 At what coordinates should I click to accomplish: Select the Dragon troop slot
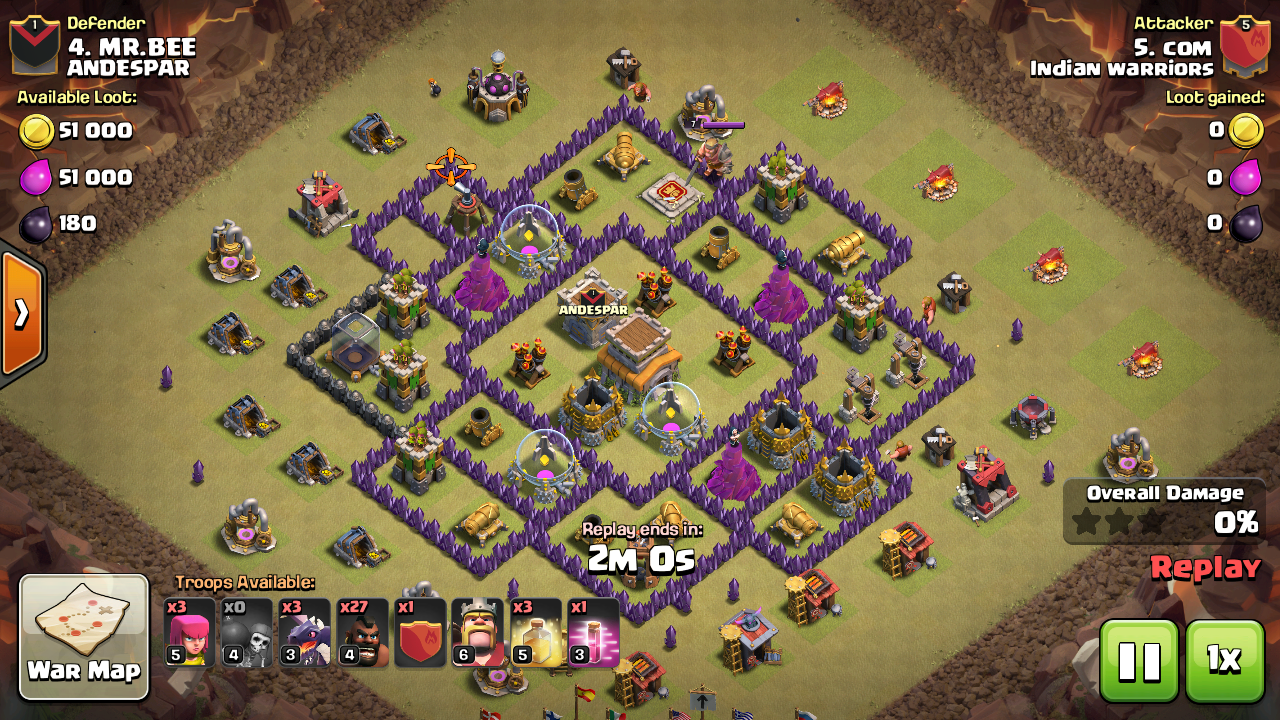pos(303,632)
